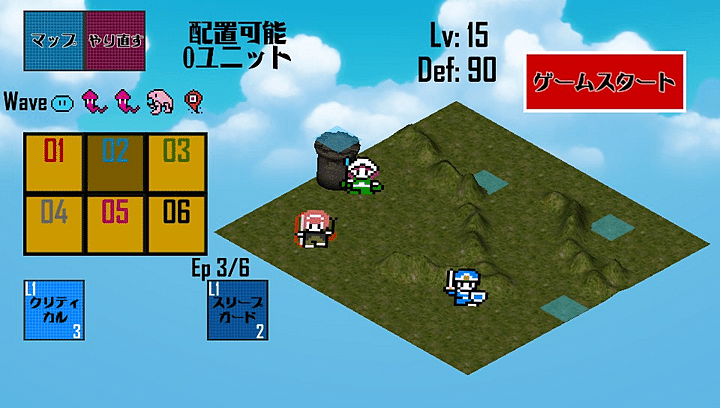Pick unit slot 06
The width and height of the screenshot is (720, 408).
click(x=176, y=223)
